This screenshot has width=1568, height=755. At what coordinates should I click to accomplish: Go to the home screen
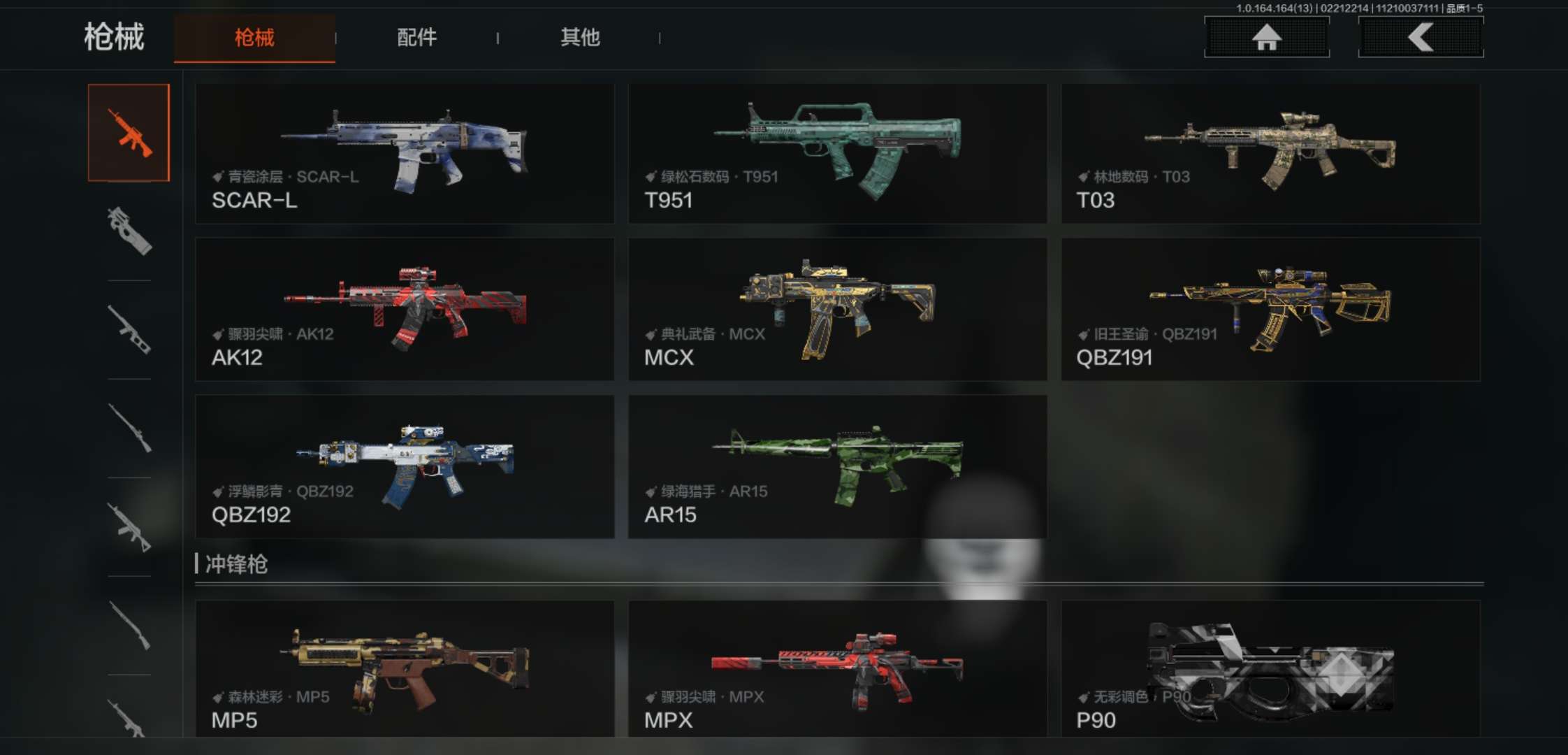point(1266,37)
